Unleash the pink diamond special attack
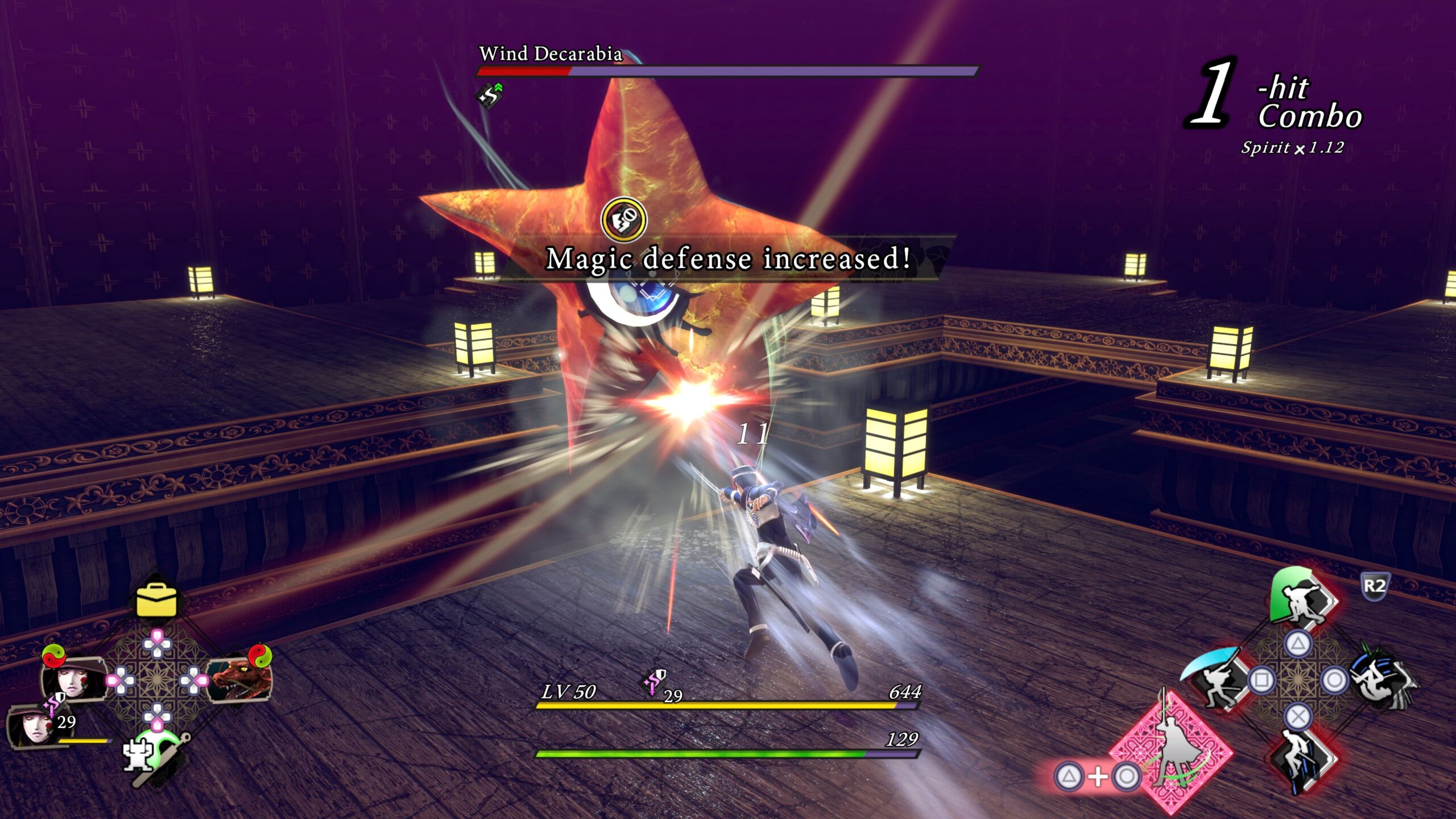Screen dimensions: 1456x819 1172,751
